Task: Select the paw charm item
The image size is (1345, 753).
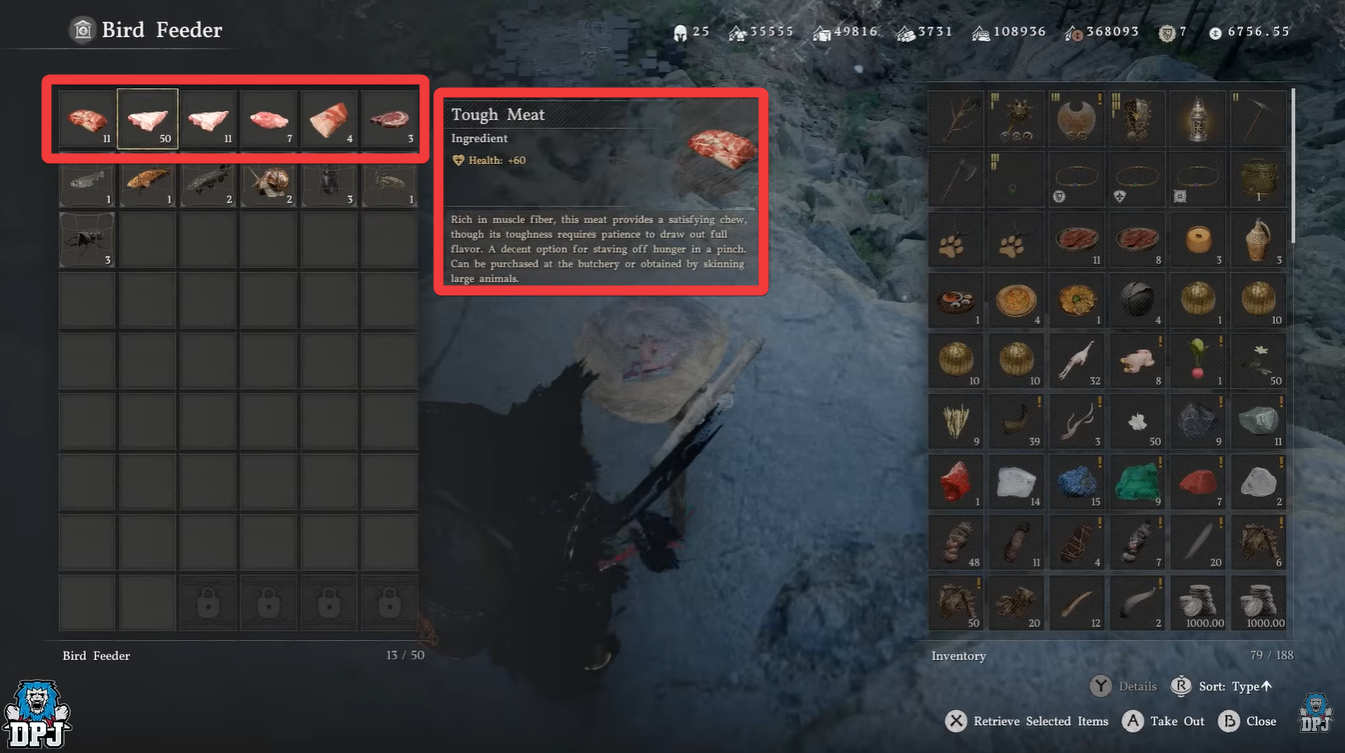Action: click(955, 239)
